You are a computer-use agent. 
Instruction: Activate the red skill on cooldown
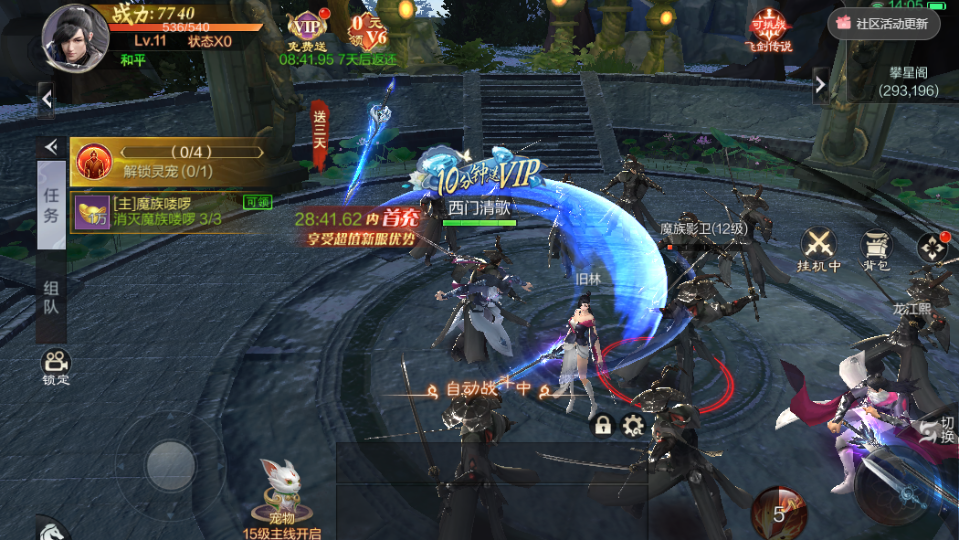(778, 512)
